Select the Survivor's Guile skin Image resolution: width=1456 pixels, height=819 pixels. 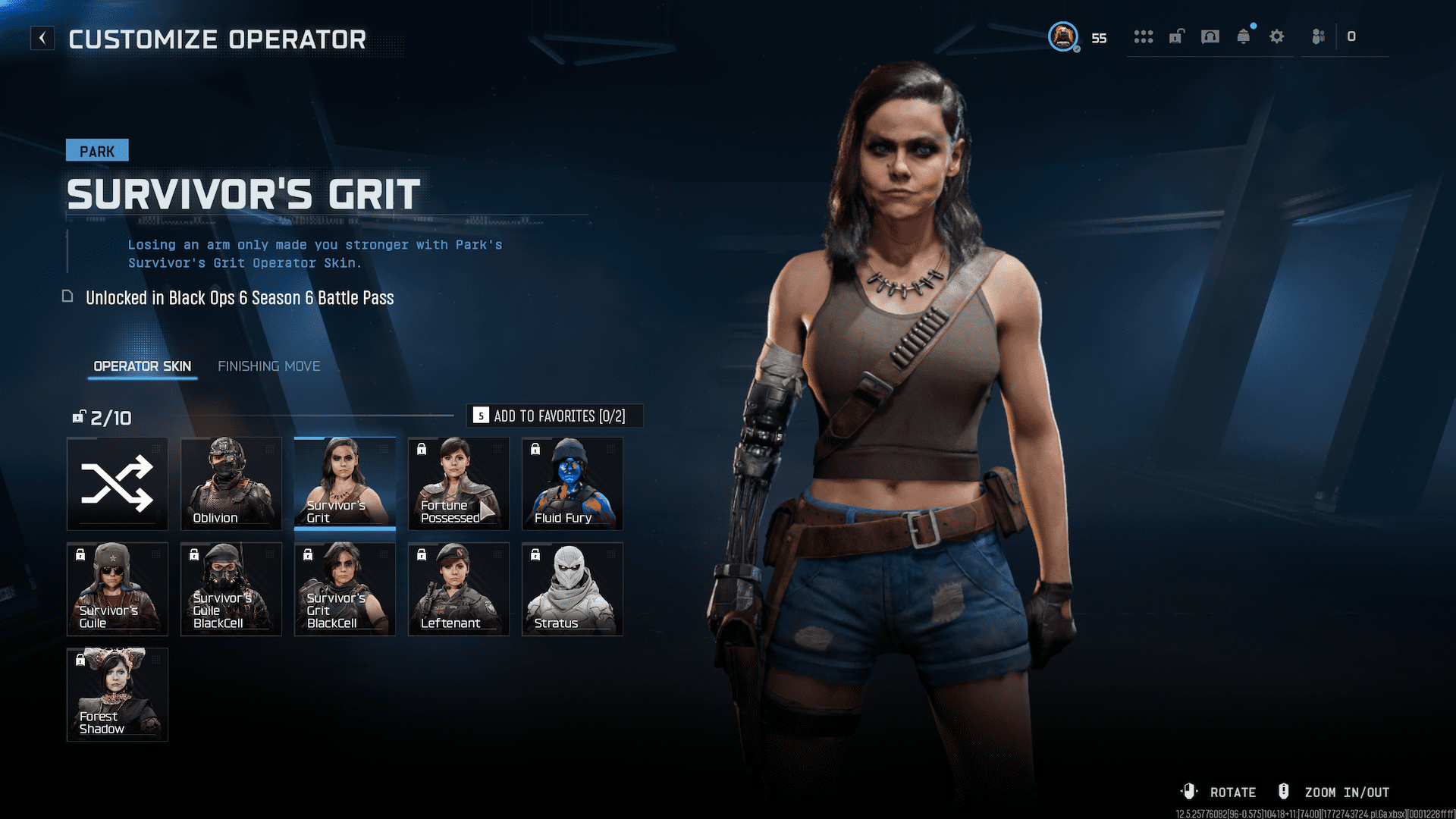pyautogui.click(x=118, y=588)
